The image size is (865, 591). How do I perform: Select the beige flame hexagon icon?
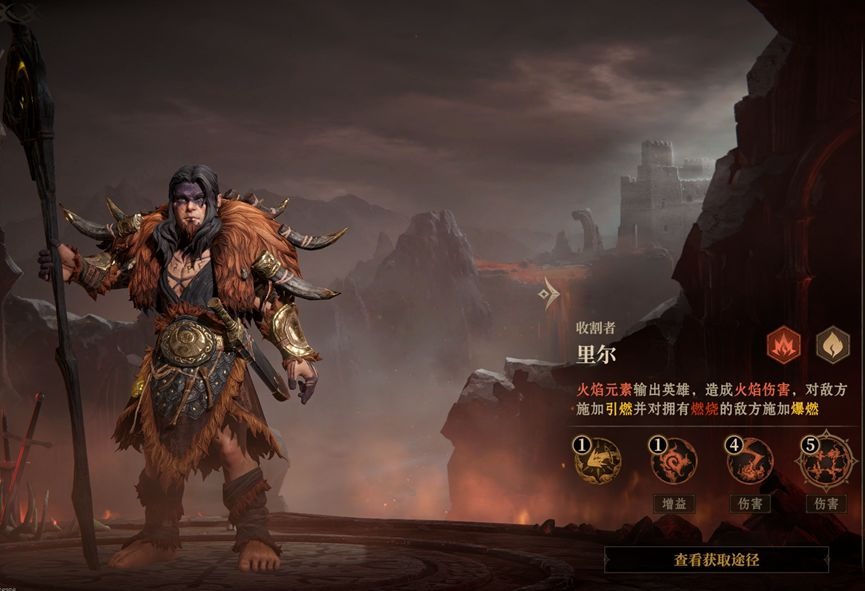click(832, 345)
